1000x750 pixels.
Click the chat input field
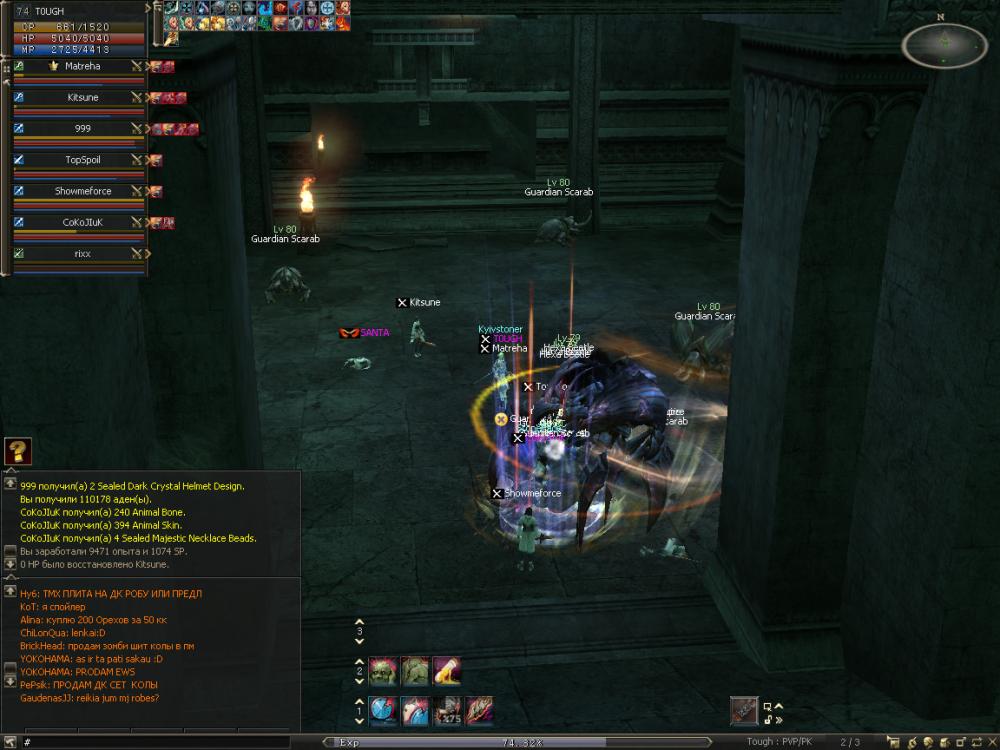(170, 743)
